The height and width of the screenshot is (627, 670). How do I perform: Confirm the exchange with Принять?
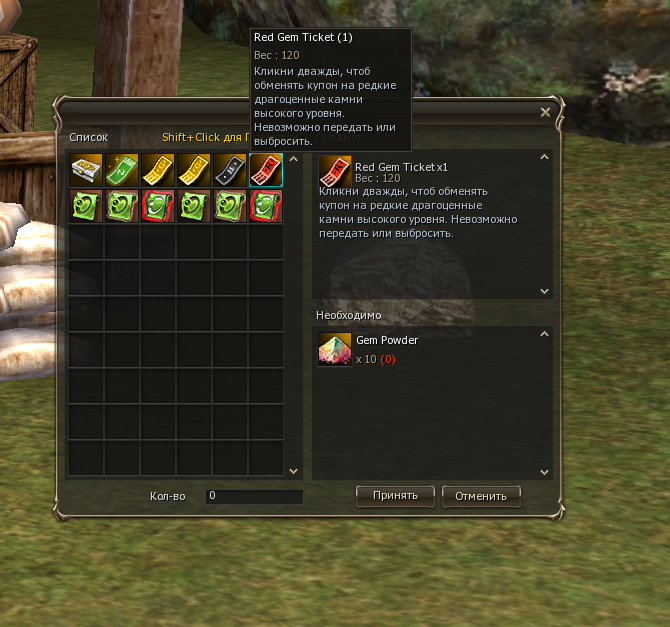tap(394, 495)
